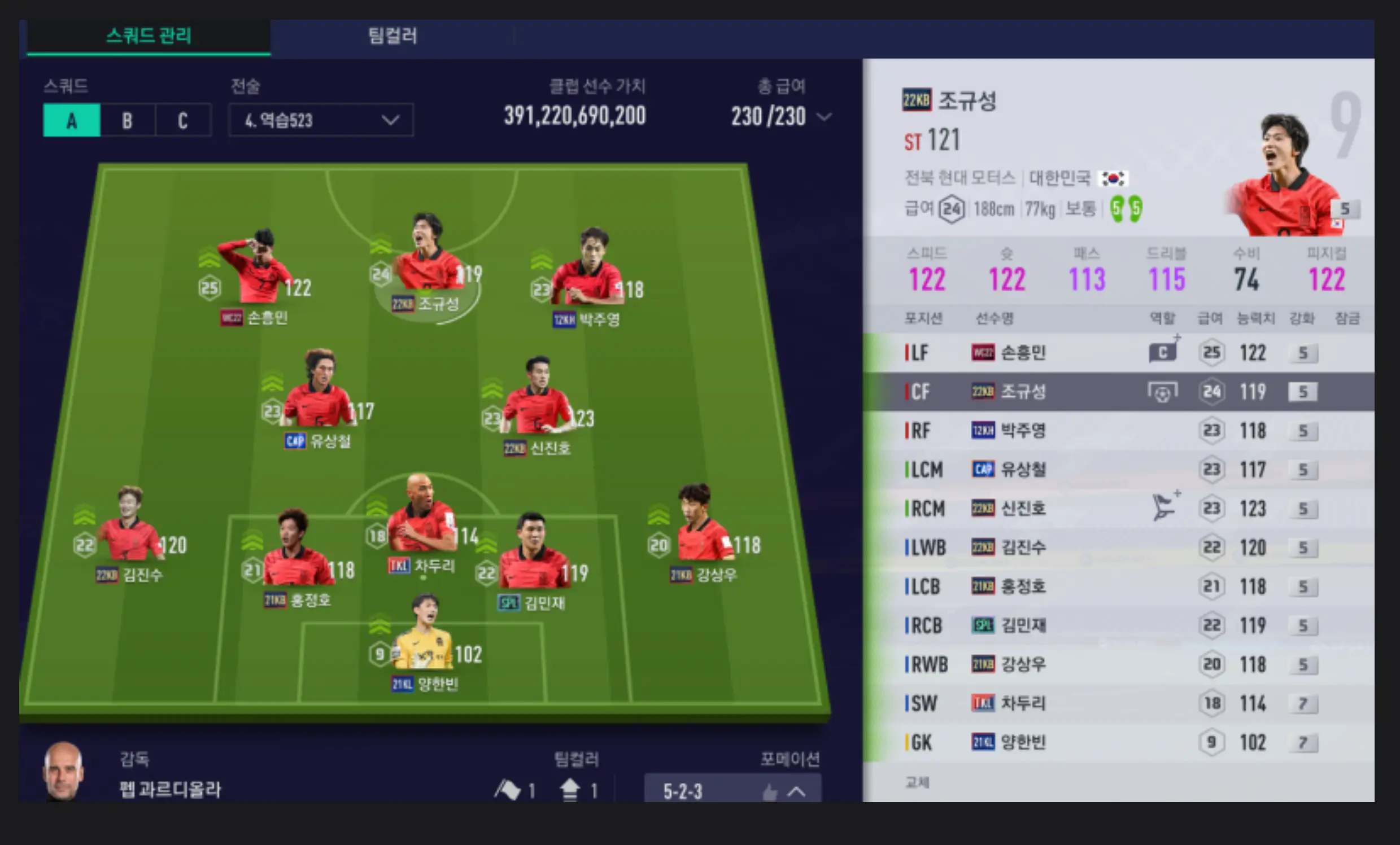Select squad A
1400x845 pixels.
click(71, 120)
